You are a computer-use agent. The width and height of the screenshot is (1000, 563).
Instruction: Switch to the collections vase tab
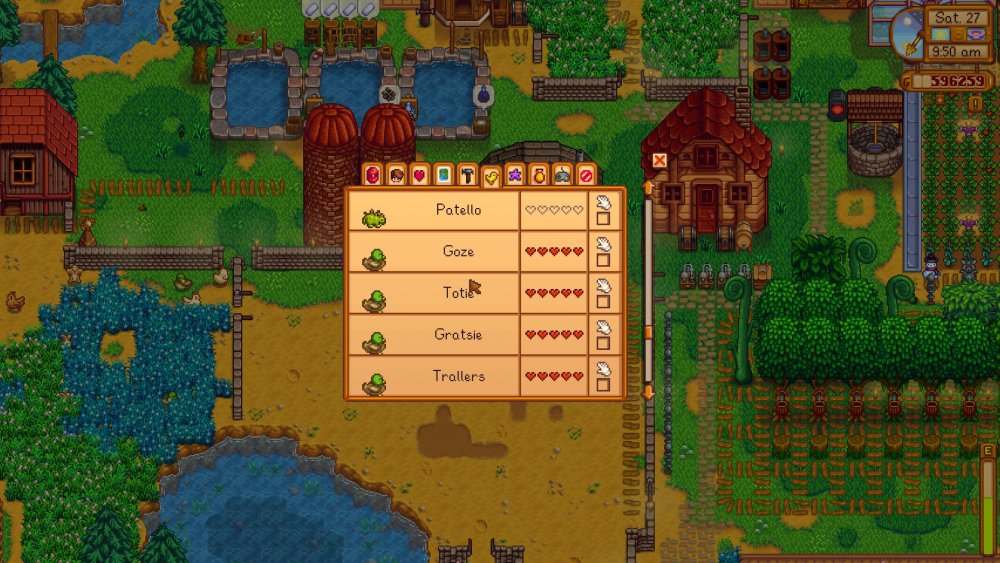tap(539, 176)
